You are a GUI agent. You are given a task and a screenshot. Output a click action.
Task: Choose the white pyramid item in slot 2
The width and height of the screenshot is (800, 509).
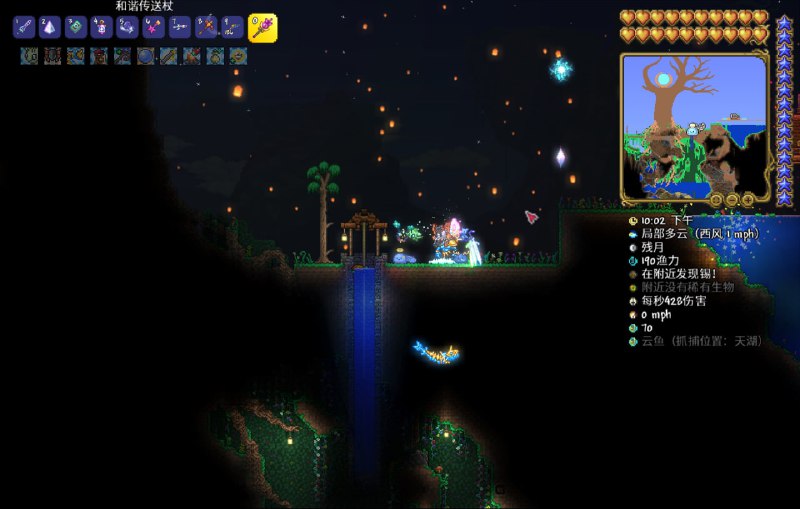[x=50, y=28]
